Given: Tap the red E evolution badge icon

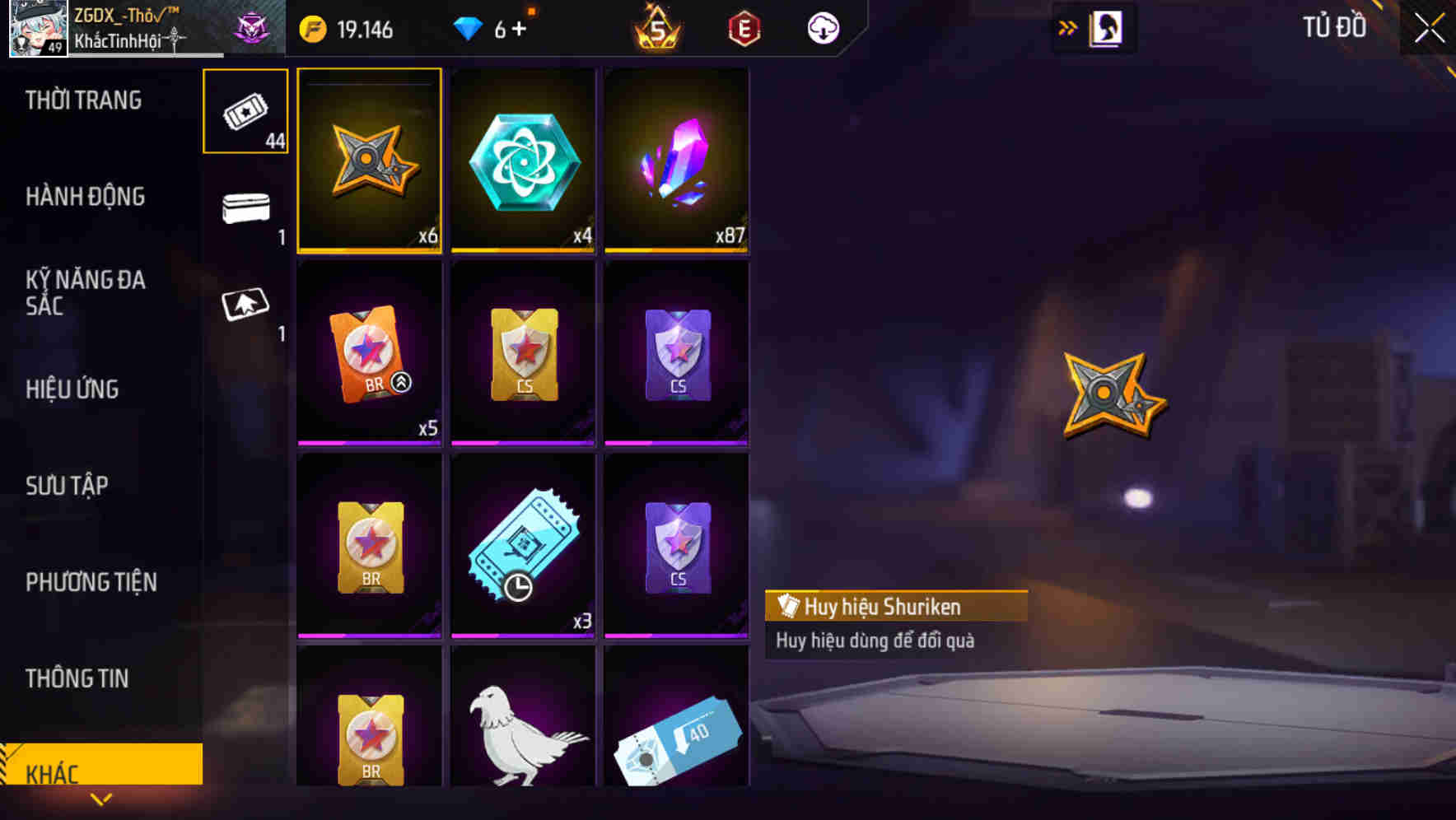Looking at the screenshot, I should (x=742, y=27).
